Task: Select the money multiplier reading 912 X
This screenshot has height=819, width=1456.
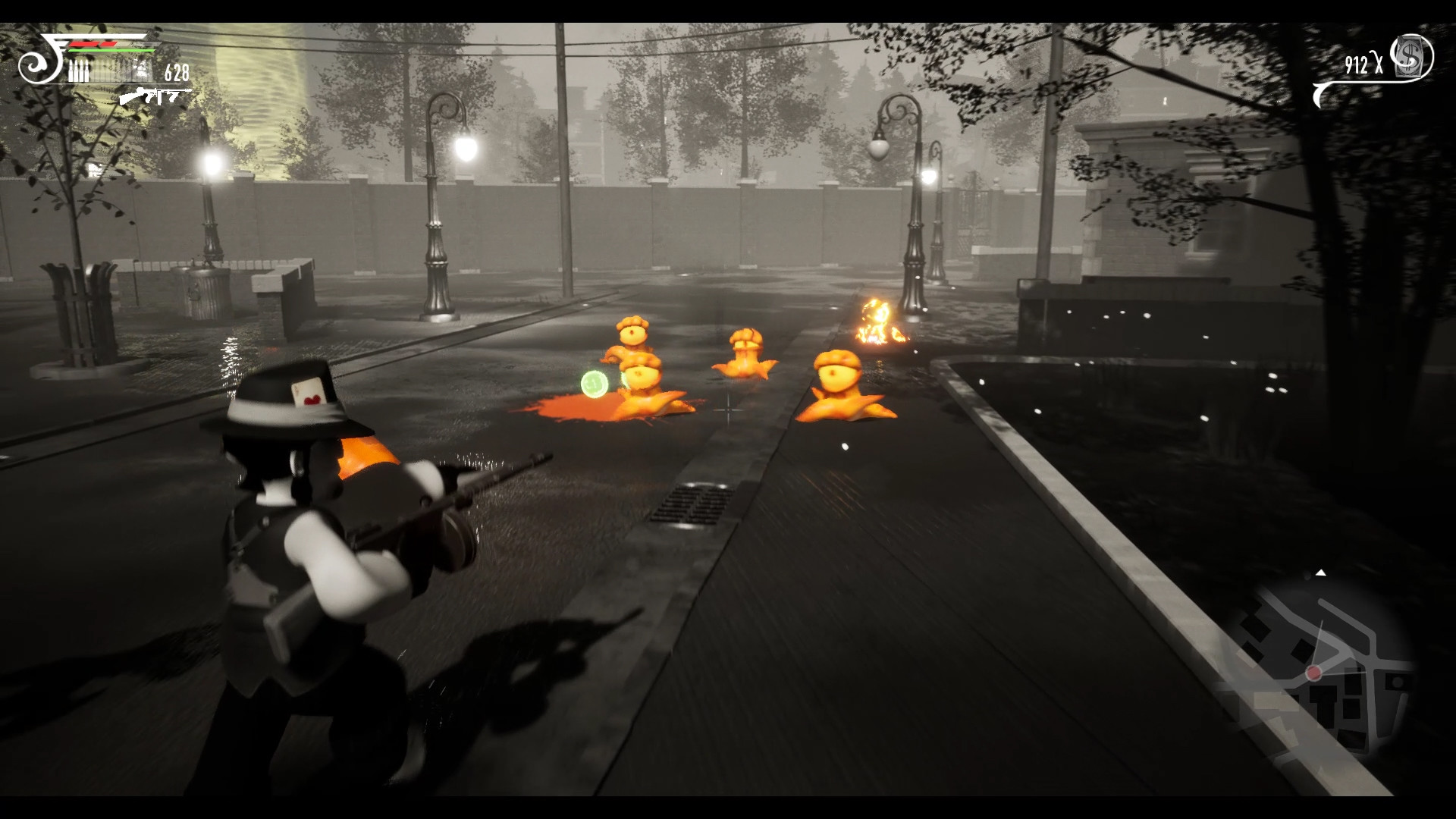Action: (x=1363, y=64)
